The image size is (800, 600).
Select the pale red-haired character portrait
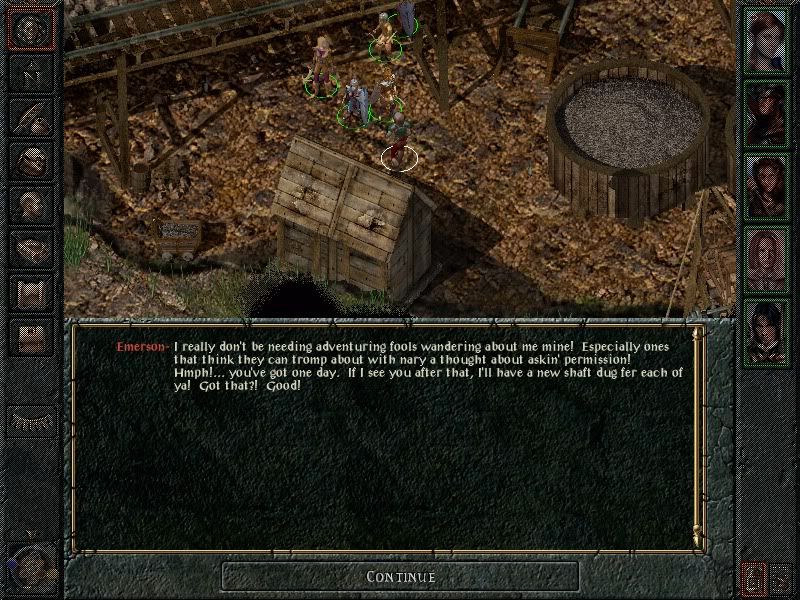pyautogui.click(x=767, y=260)
